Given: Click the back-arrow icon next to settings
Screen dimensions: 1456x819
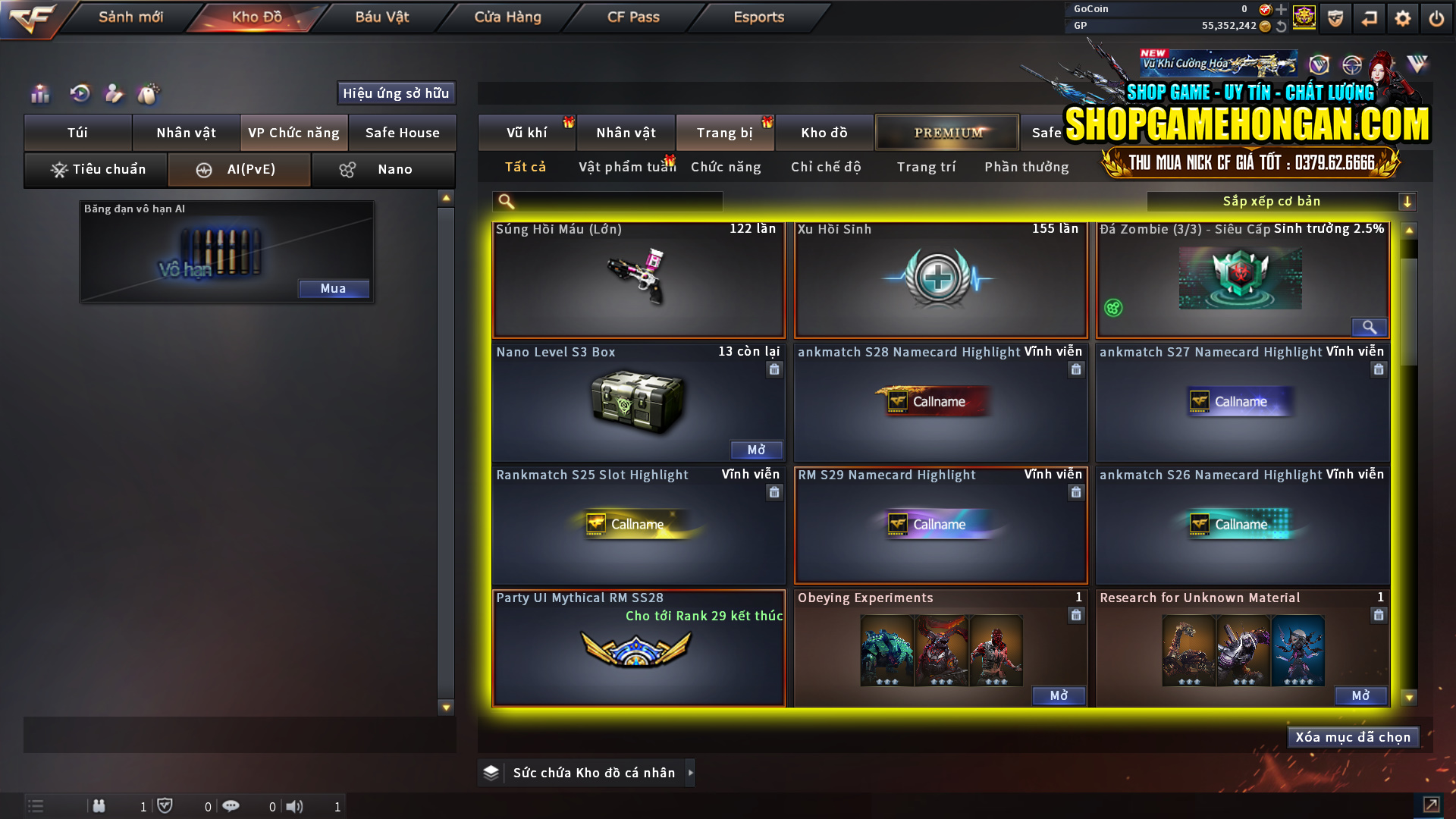Looking at the screenshot, I should (x=1370, y=17).
